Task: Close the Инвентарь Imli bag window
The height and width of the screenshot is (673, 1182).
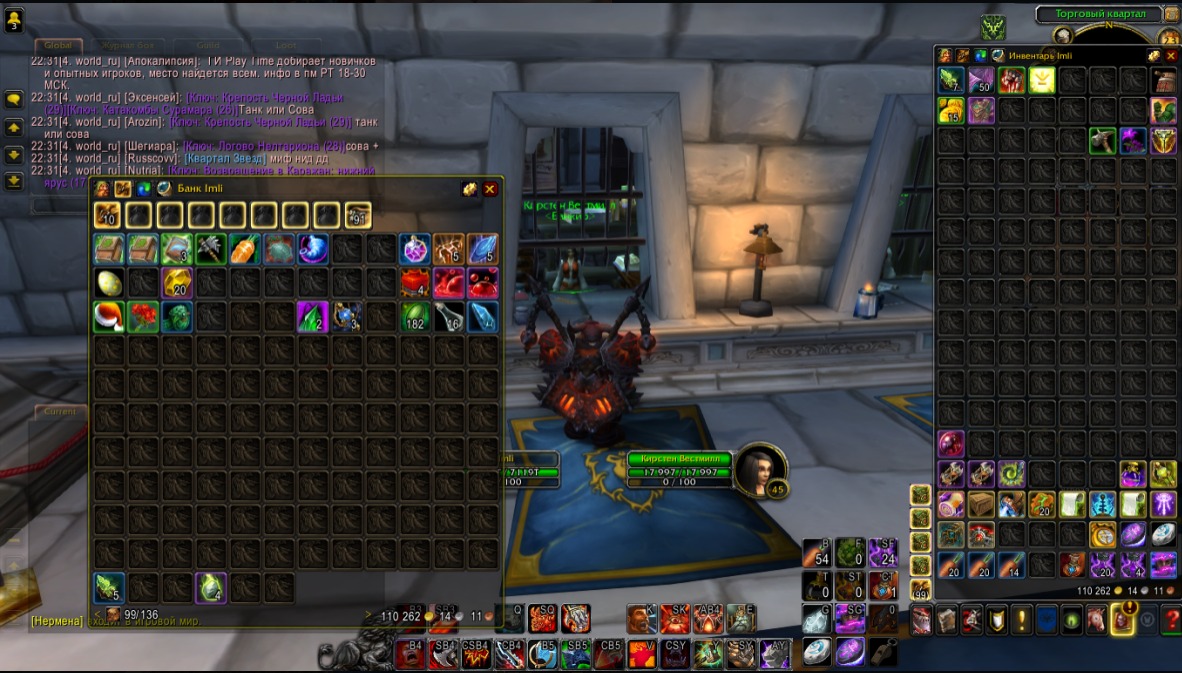Action: (1171, 56)
